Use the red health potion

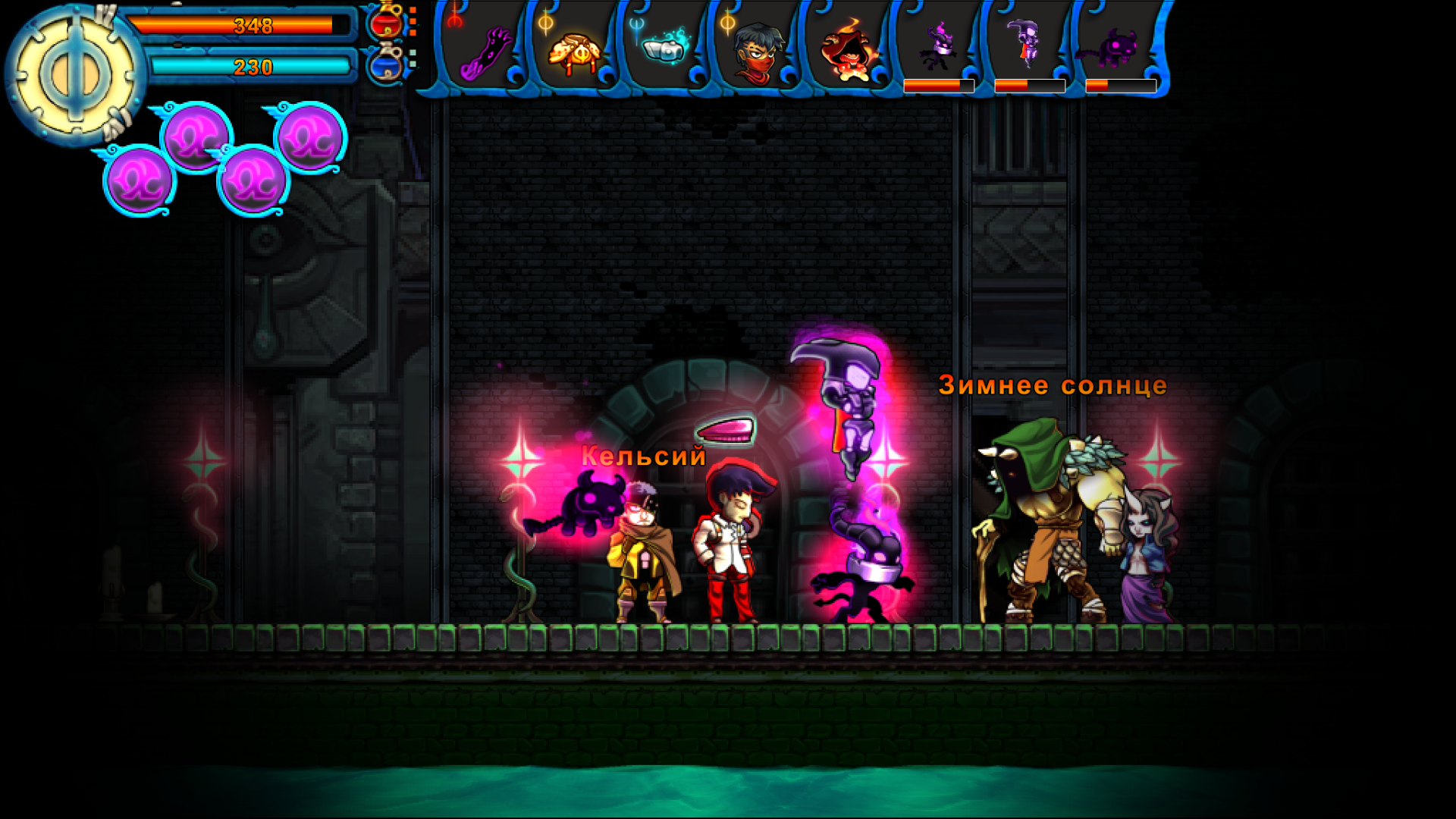point(386,22)
